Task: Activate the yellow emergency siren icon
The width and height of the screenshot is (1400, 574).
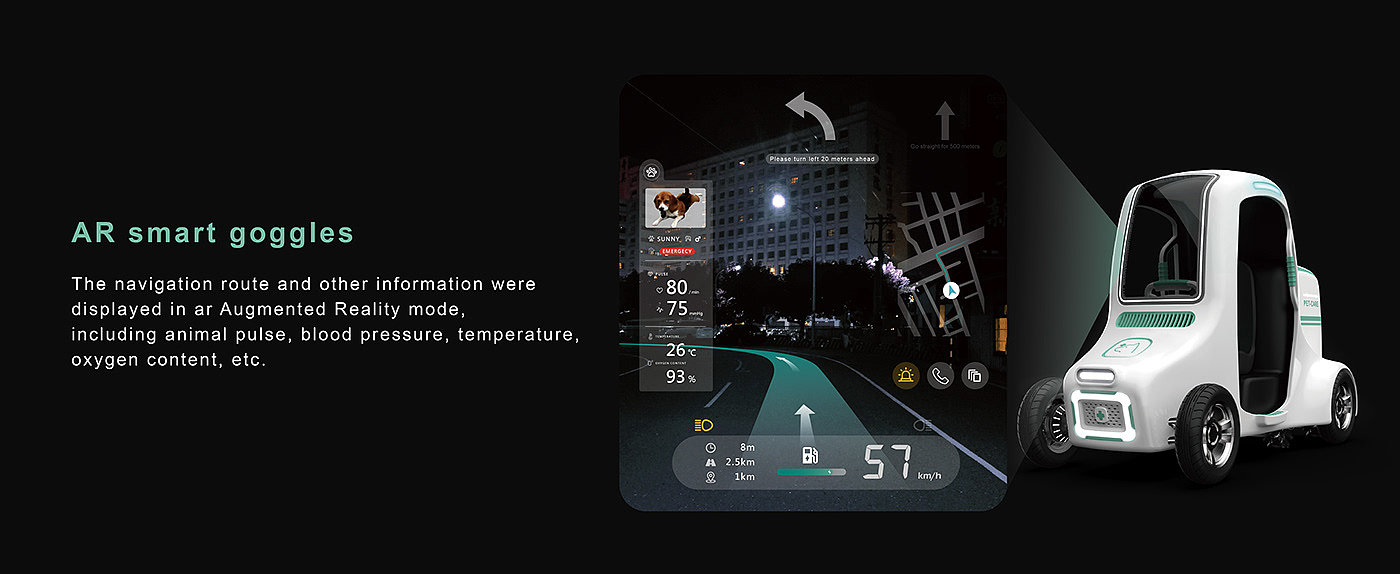Action: [906, 376]
